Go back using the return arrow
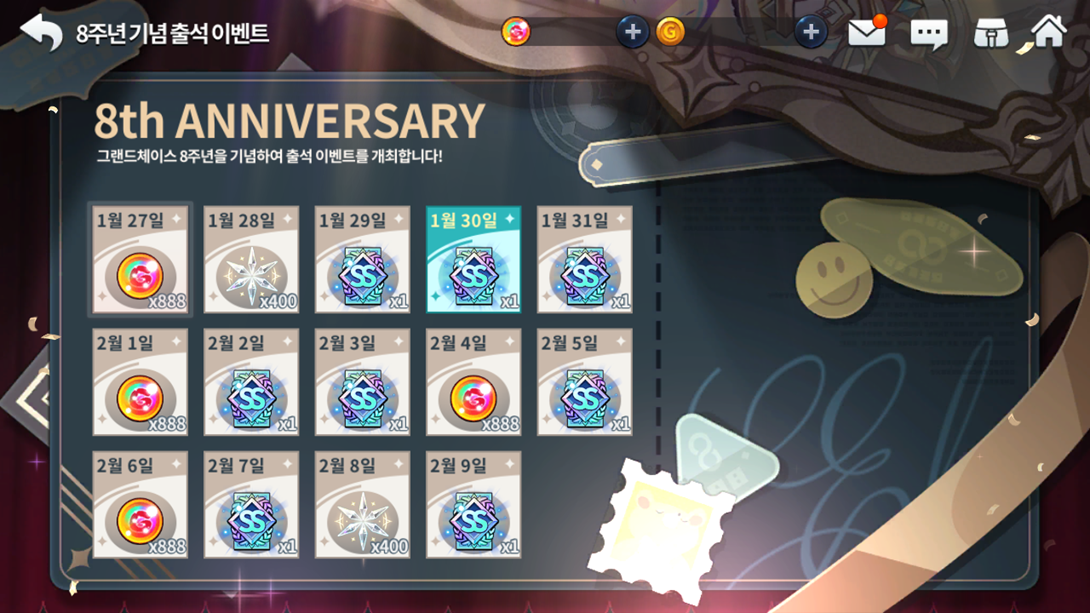Viewport: 1090px width, 613px height. (x=41, y=32)
